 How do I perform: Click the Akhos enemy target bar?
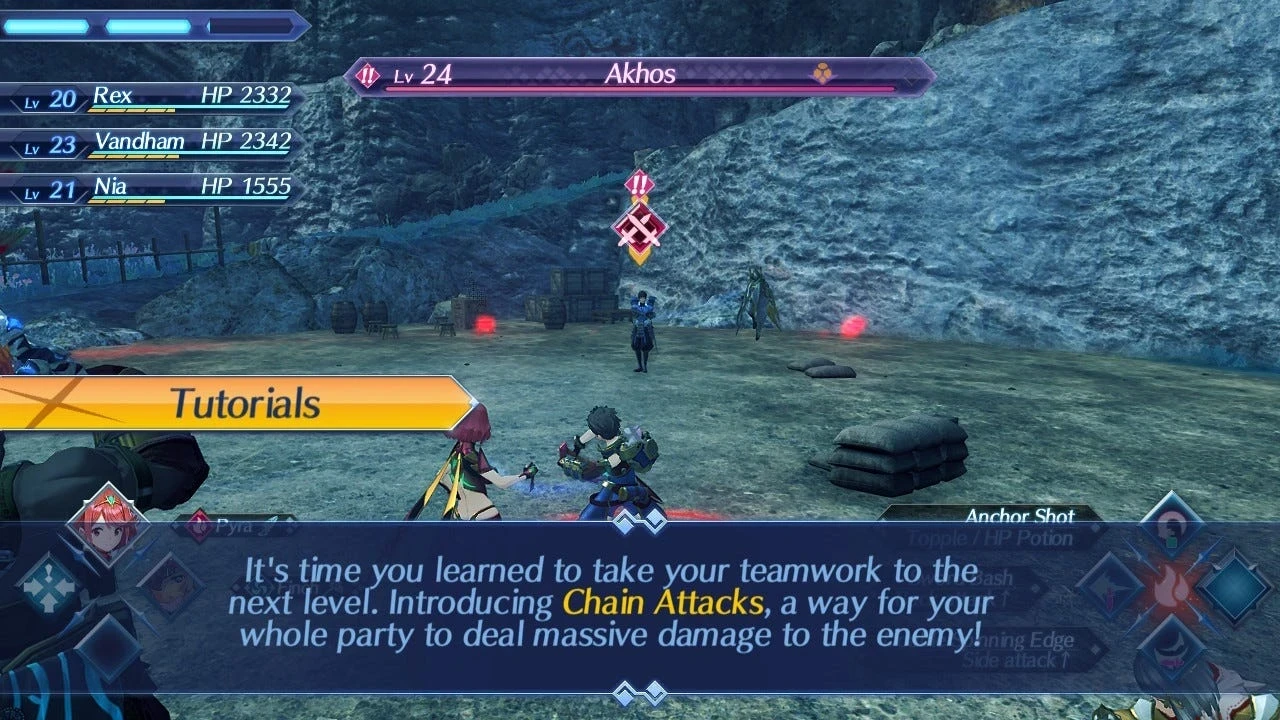point(640,76)
